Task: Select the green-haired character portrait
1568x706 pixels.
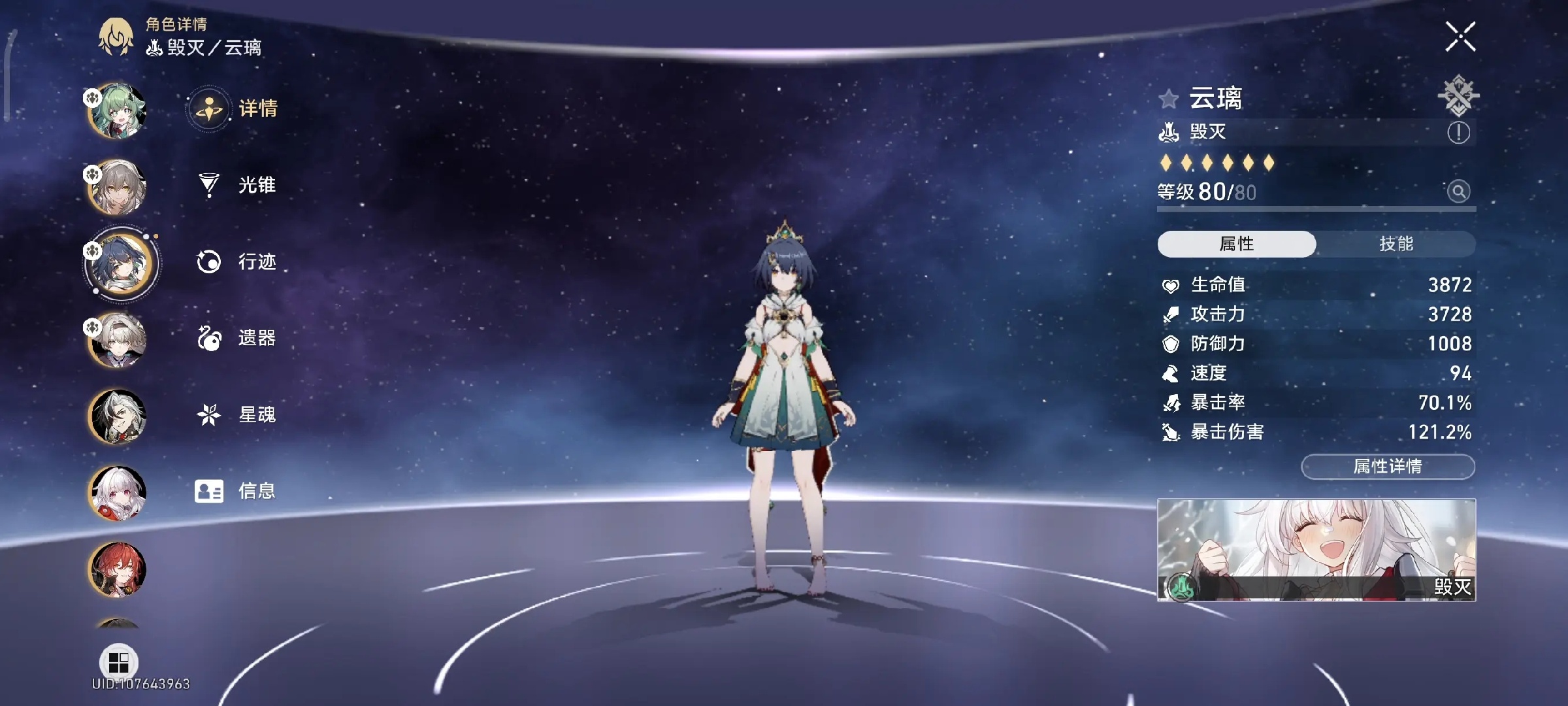Action: pos(118,111)
